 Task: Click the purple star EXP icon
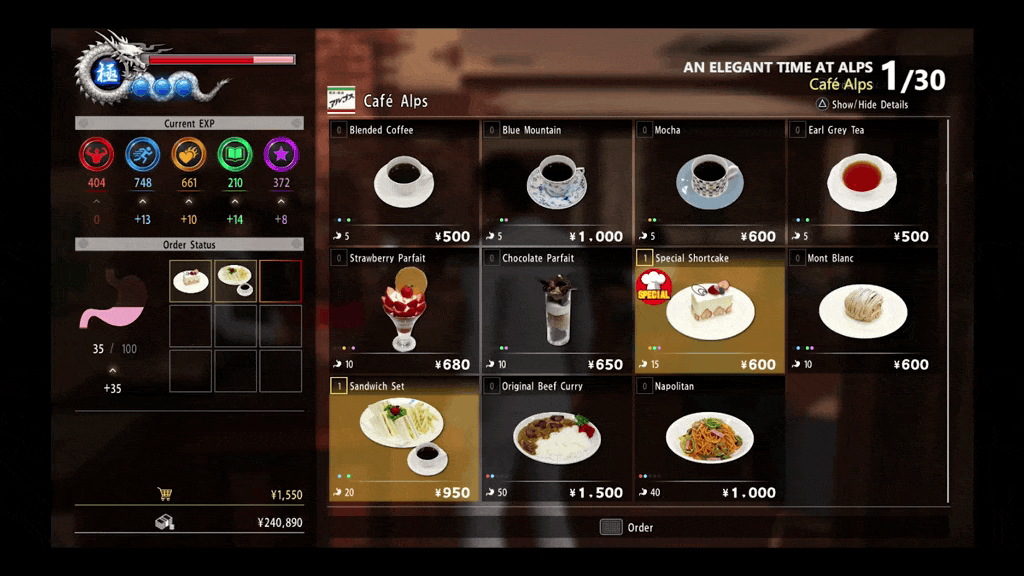[x=281, y=155]
